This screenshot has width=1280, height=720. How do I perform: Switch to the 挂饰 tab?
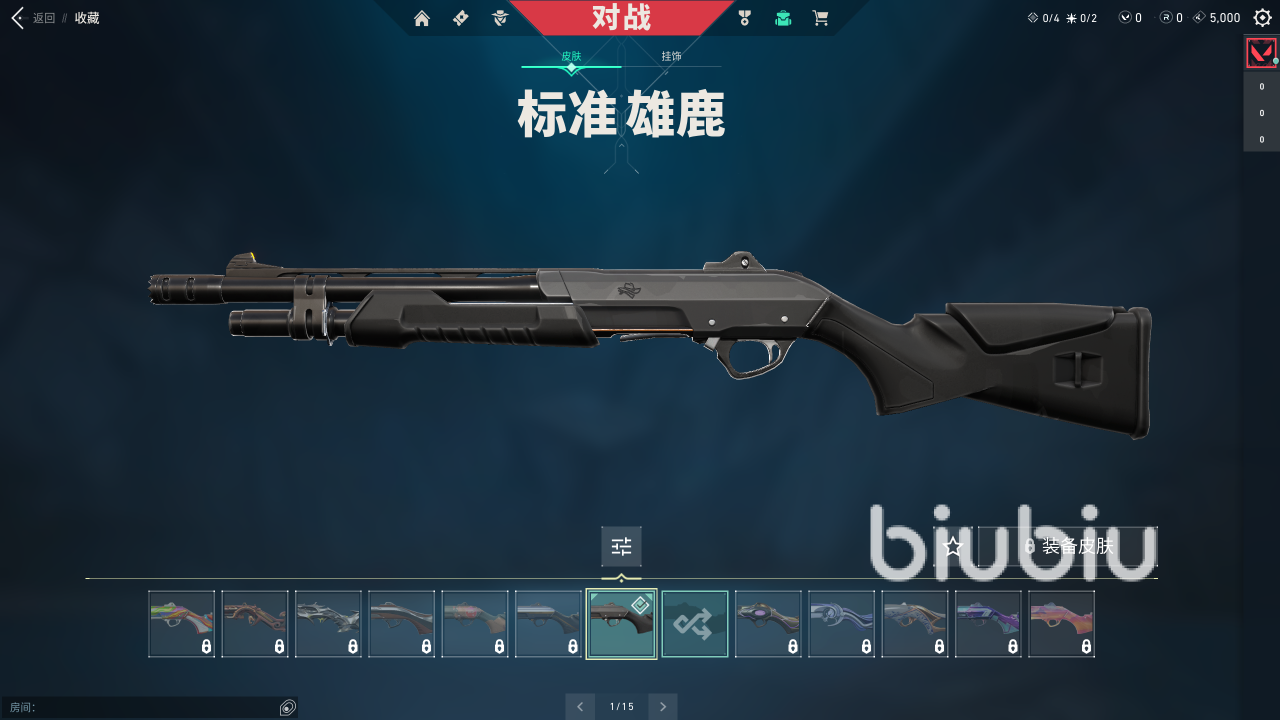coord(671,57)
